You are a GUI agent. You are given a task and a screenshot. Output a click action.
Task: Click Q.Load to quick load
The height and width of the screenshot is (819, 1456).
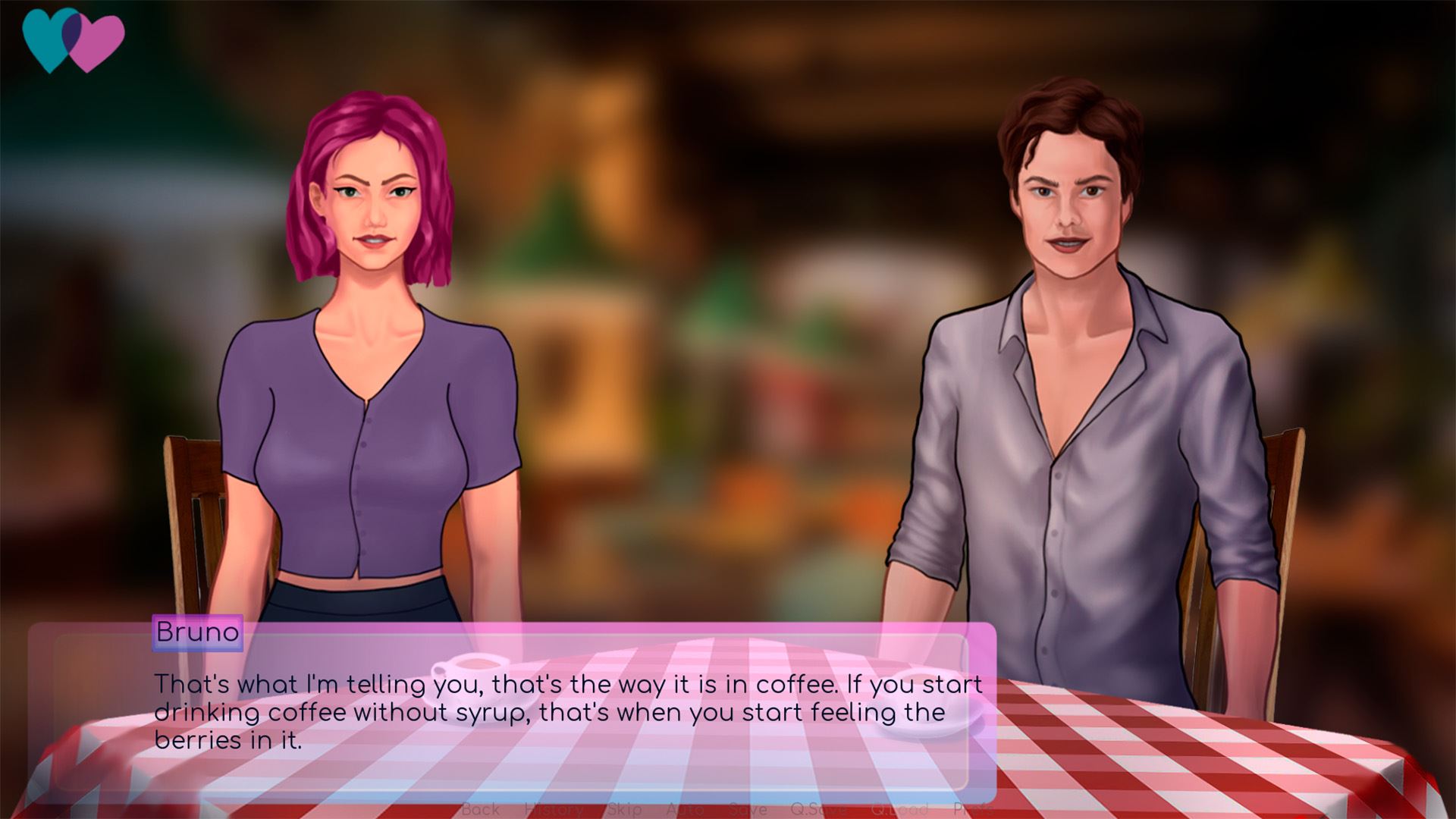click(899, 809)
